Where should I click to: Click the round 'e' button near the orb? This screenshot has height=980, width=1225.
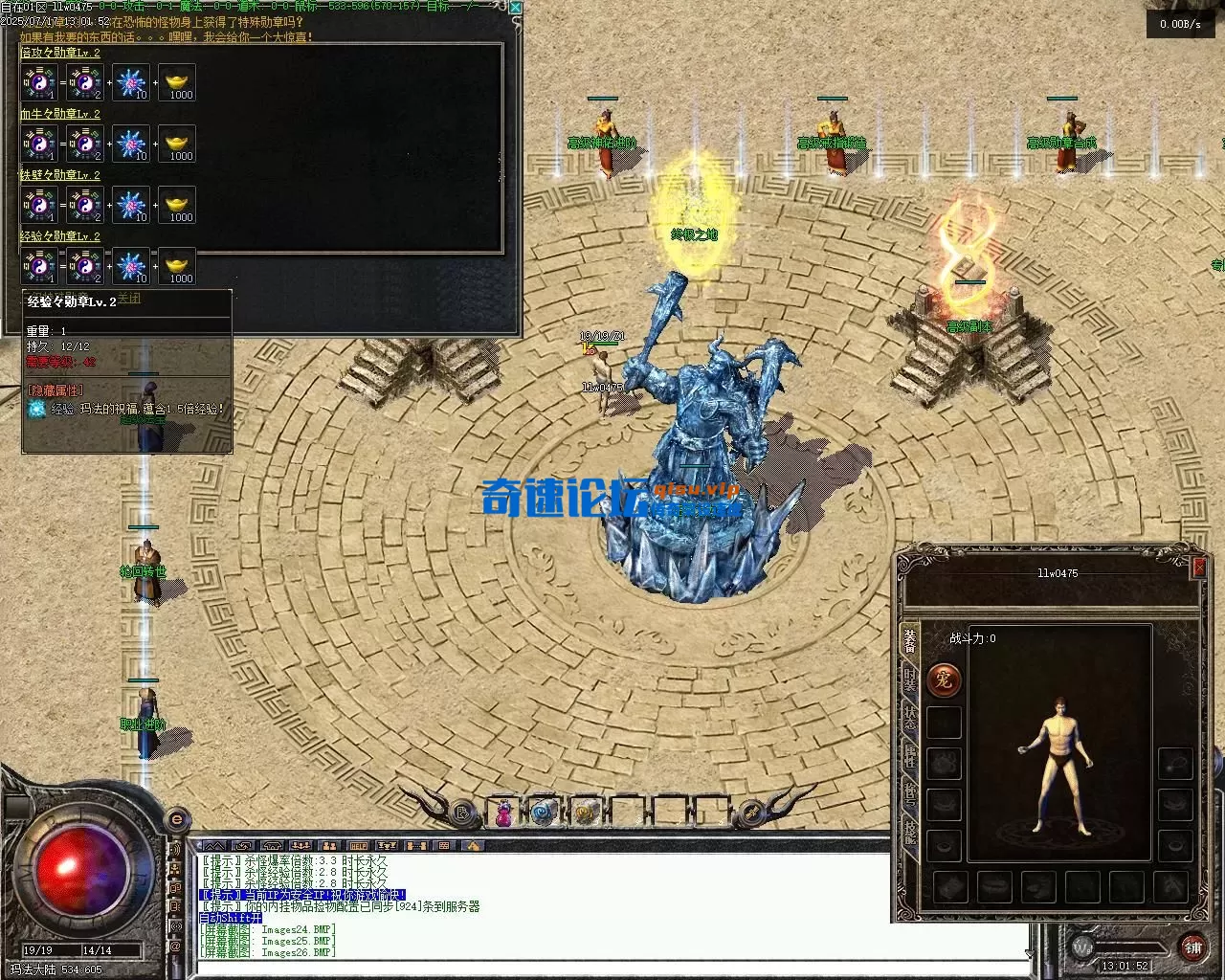tap(176, 820)
